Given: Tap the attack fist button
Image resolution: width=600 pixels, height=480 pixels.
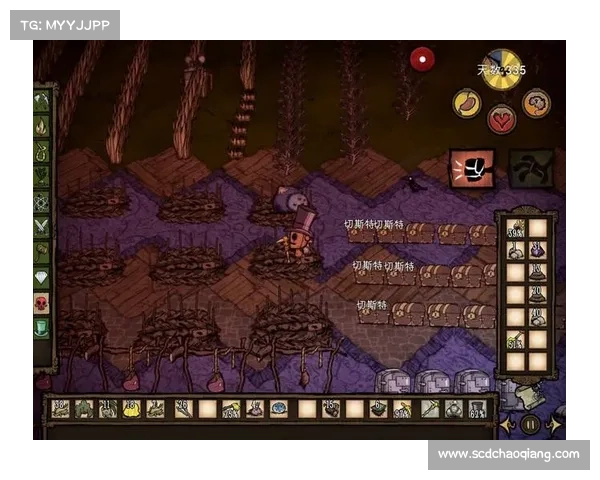Looking at the screenshot, I should pyautogui.click(x=471, y=168).
